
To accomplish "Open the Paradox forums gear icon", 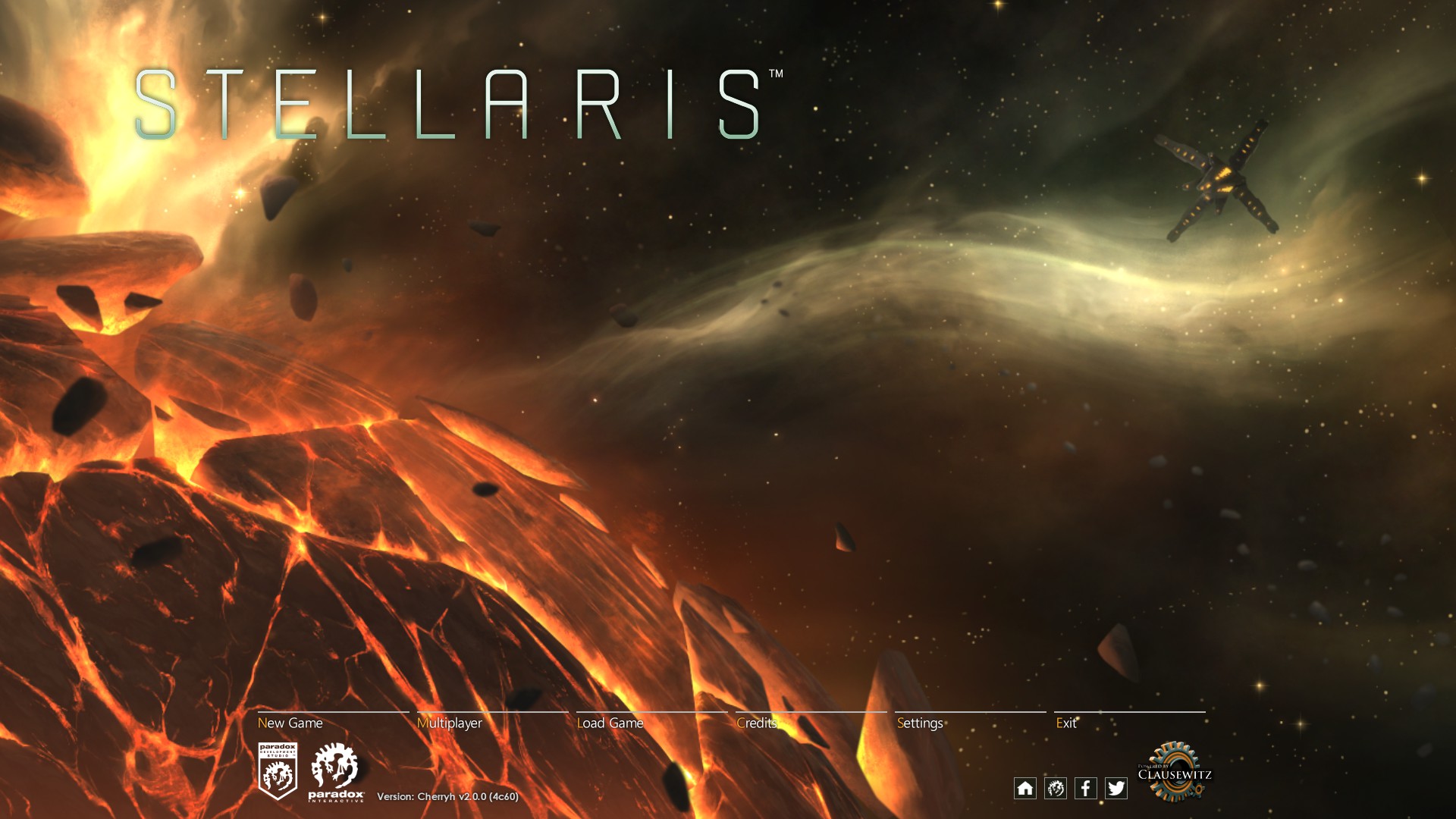I will point(1056,789).
